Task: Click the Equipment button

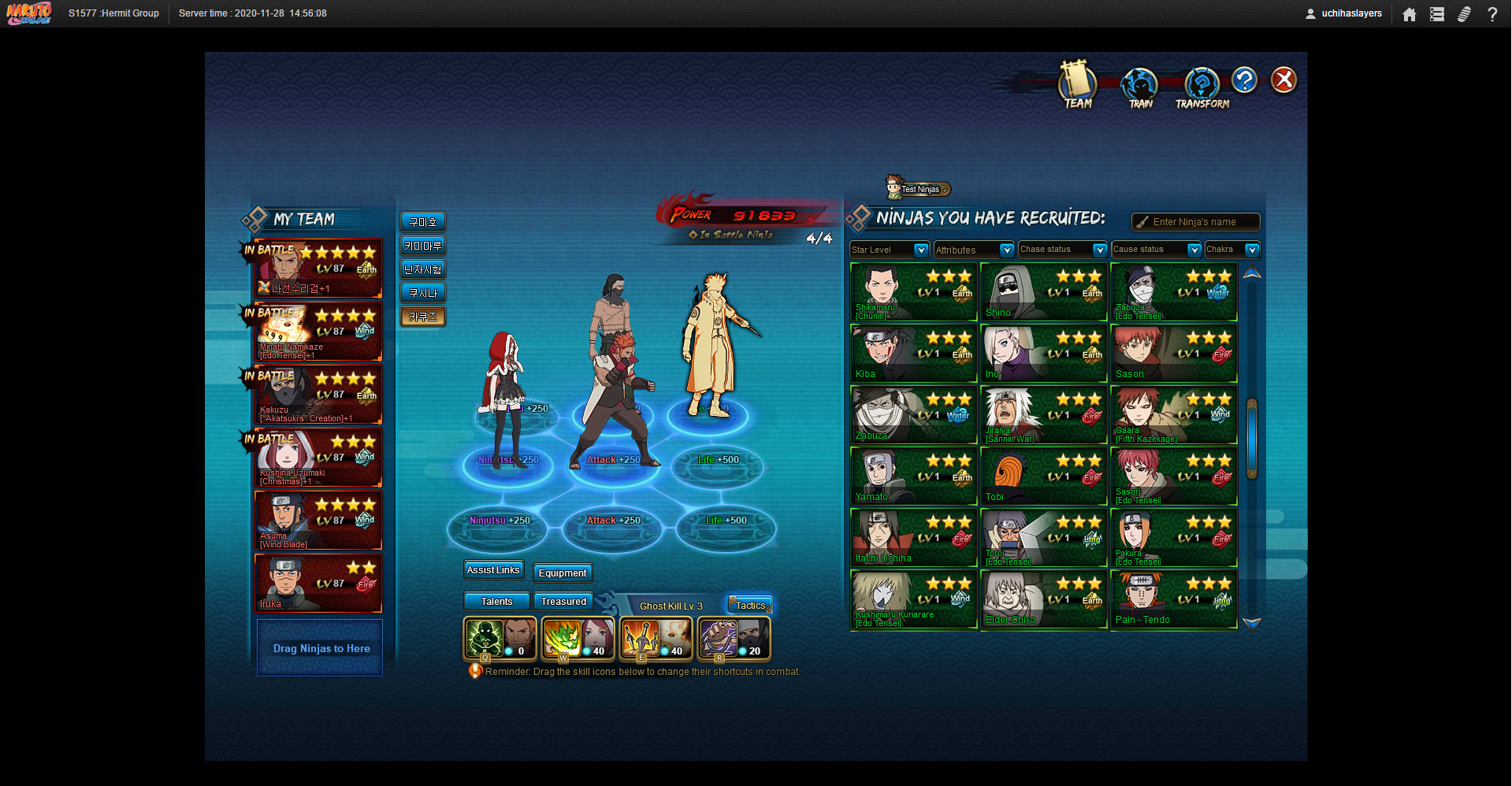Action: [x=563, y=573]
